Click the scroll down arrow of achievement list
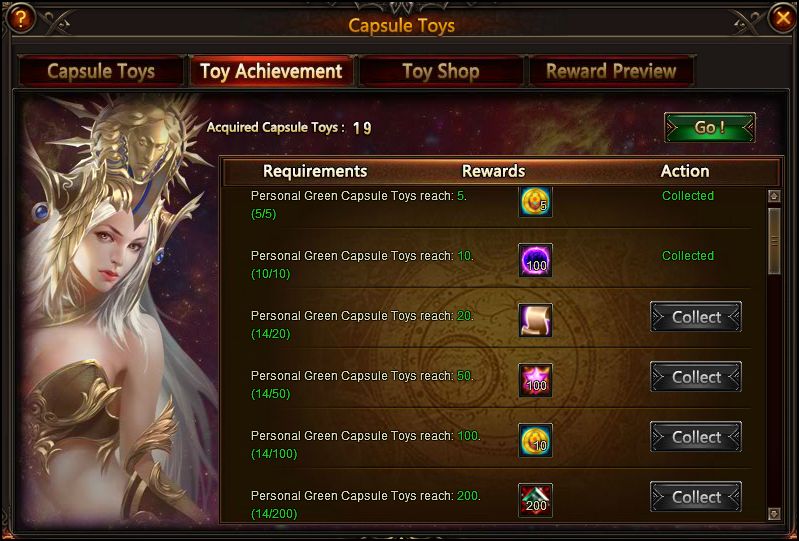Screen dimensions: 799x541 click(x=773, y=514)
